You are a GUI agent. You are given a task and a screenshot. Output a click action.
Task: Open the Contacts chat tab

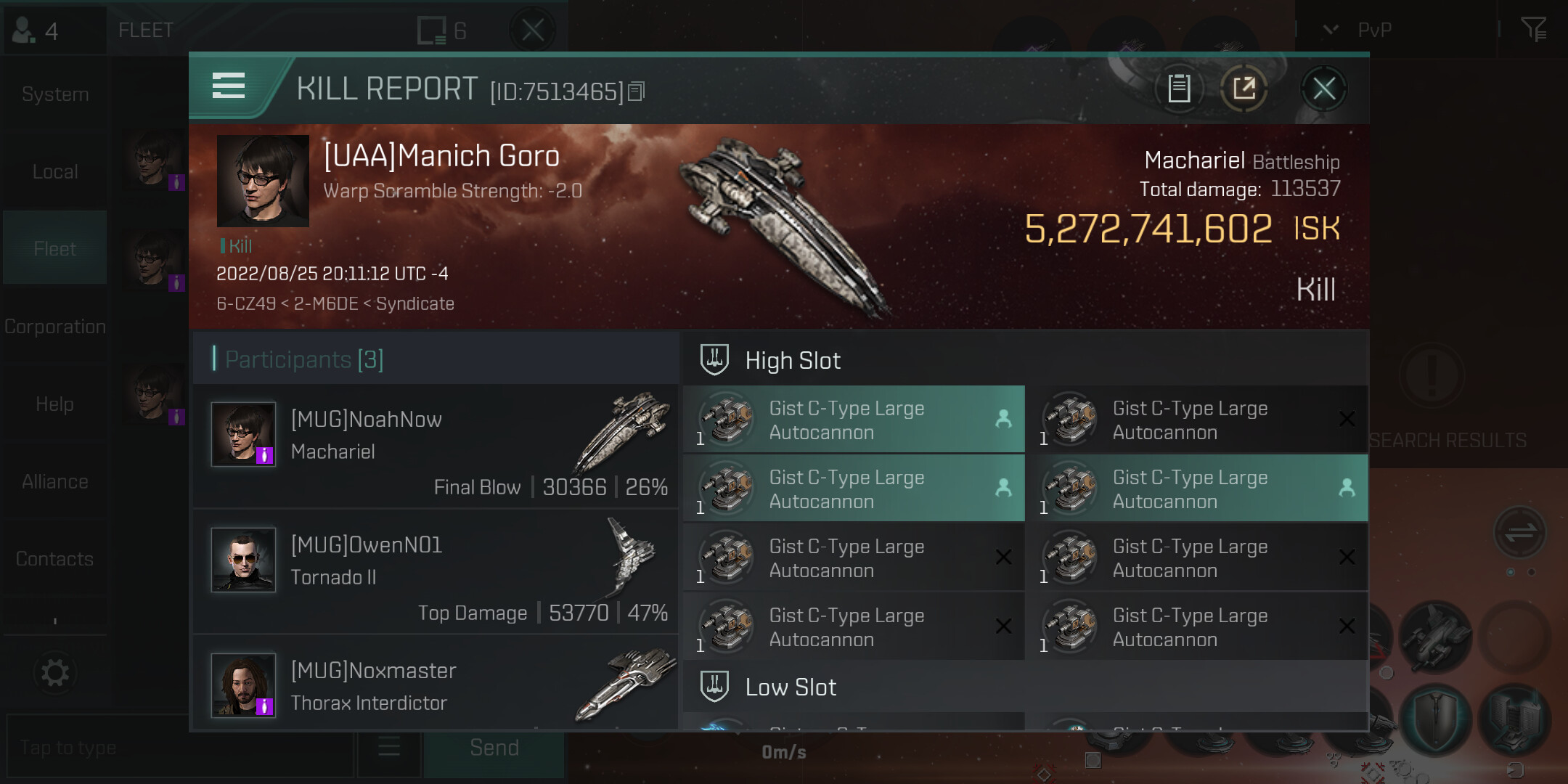(55, 559)
